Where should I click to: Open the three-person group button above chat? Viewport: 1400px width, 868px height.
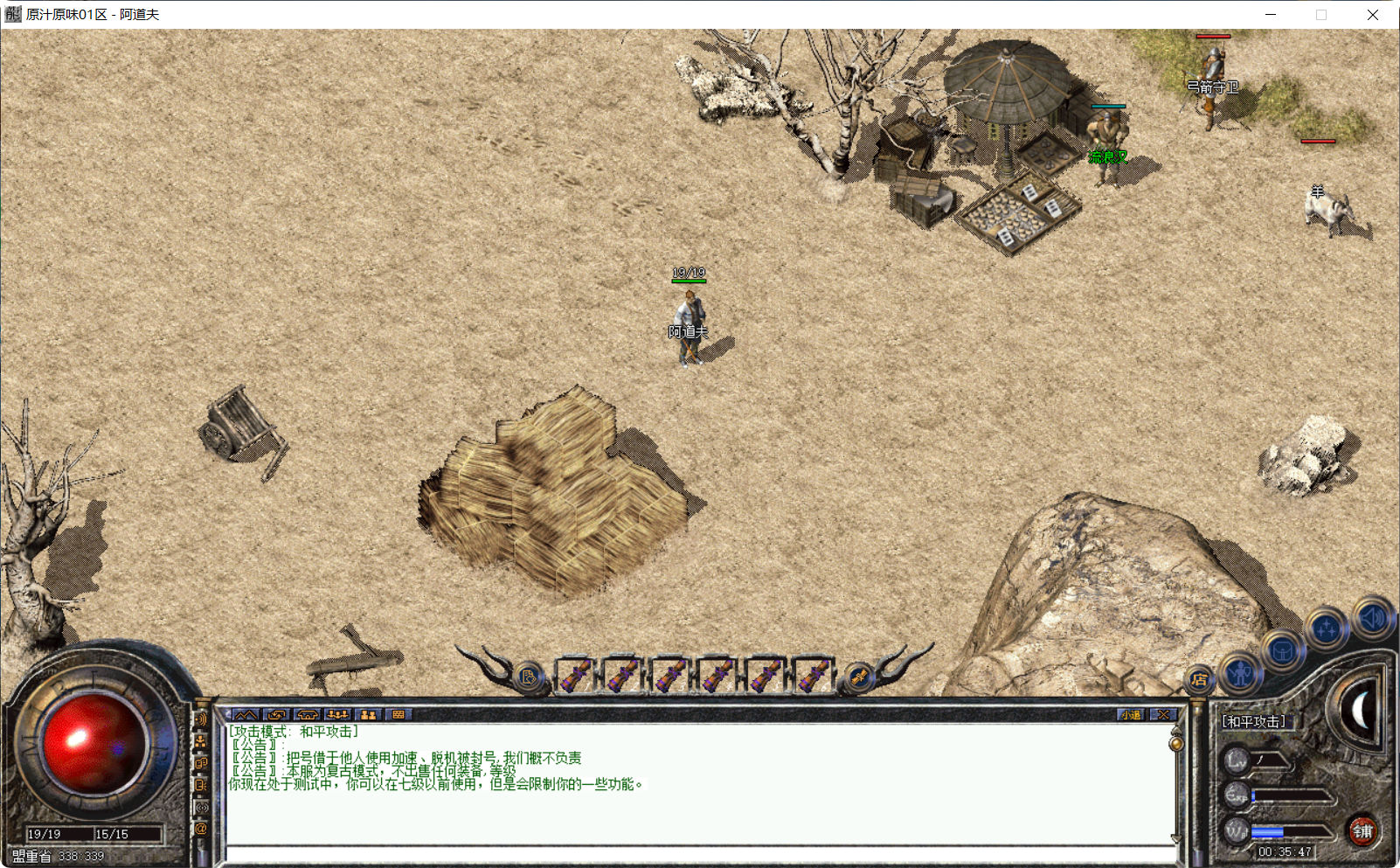pyautogui.click(x=337, y=715)
